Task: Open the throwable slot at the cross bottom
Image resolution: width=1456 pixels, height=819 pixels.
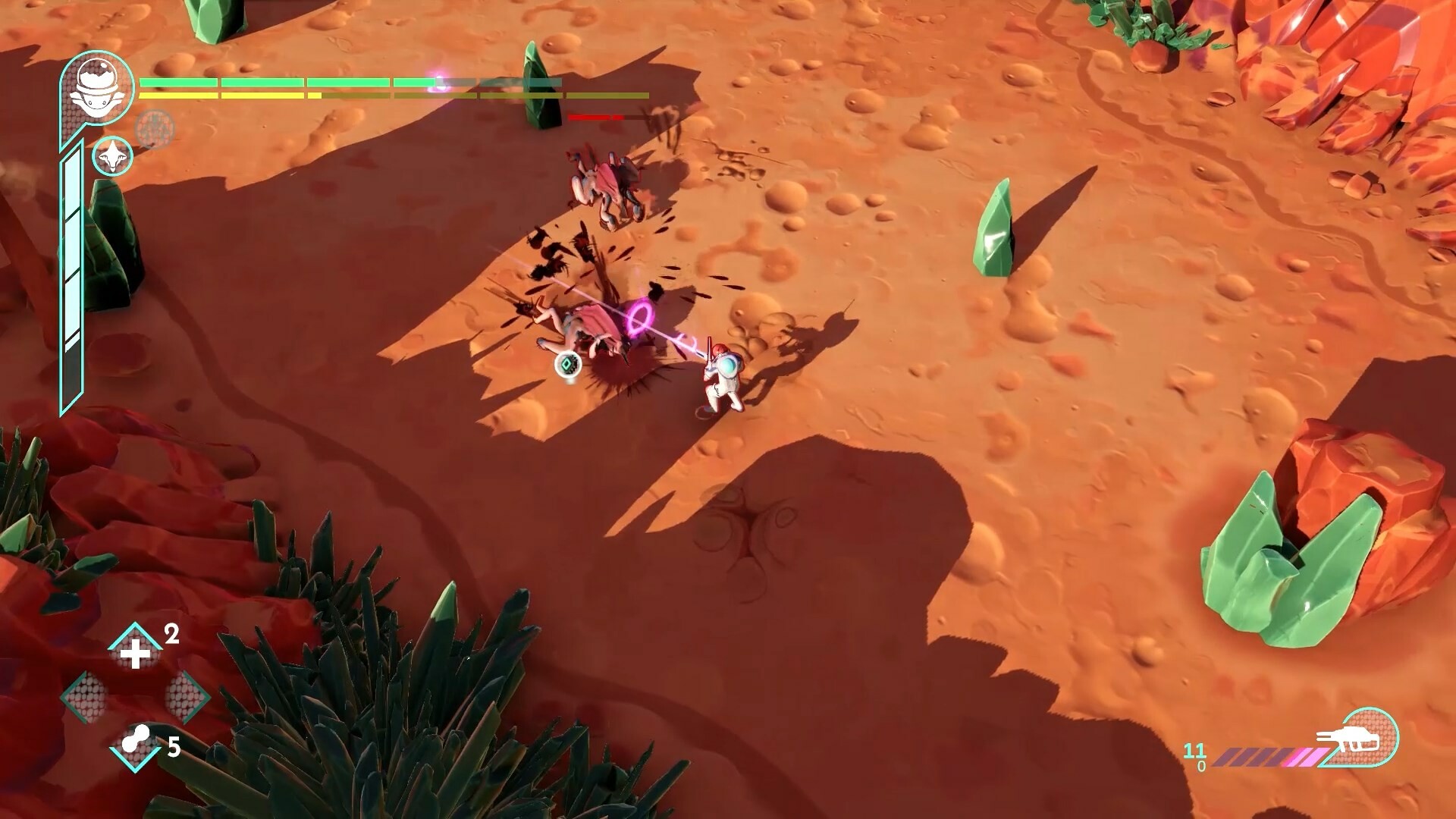Action: point(136,746)
